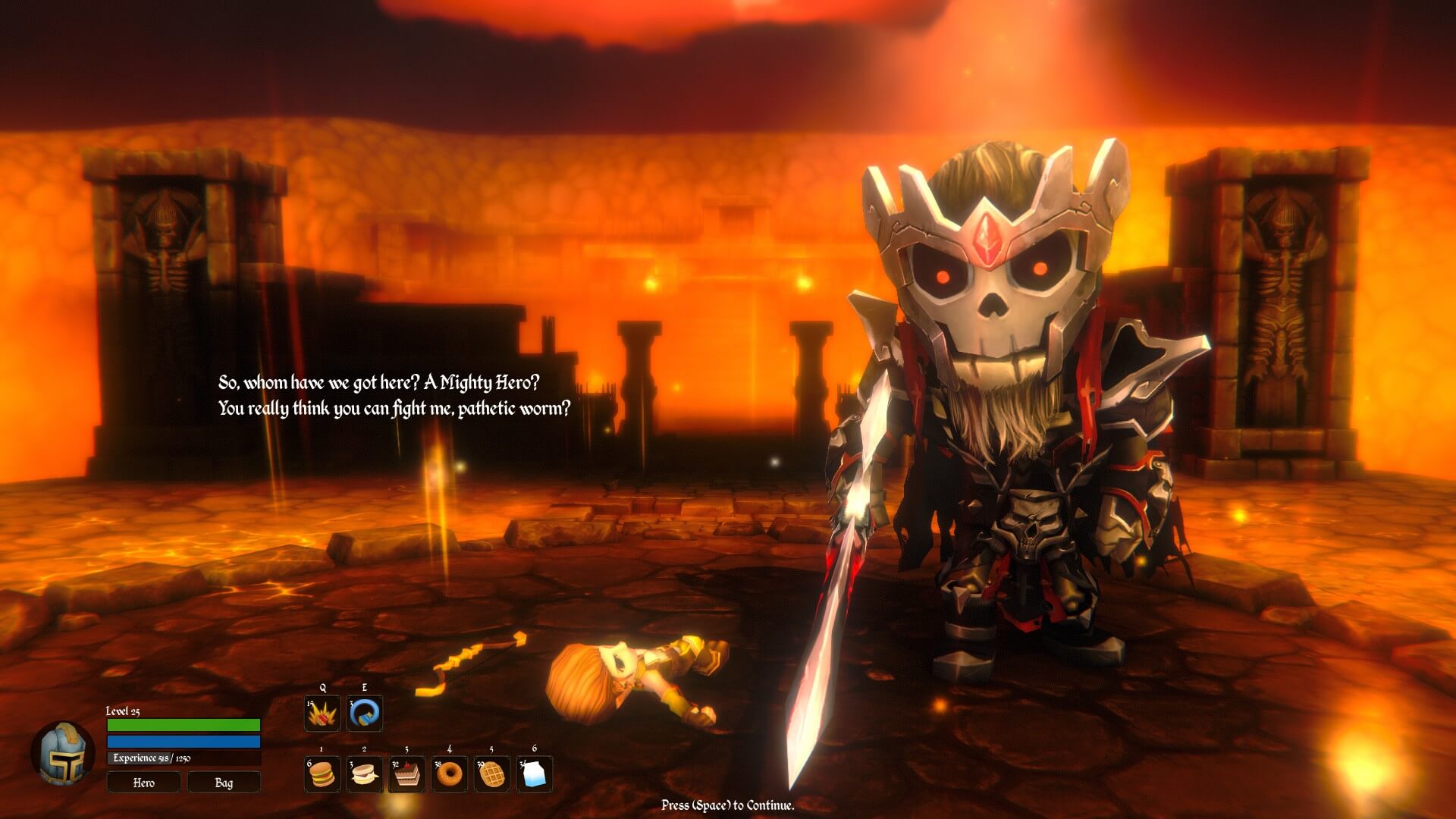
Task: Open the Hero character sheet
Action: [x=144, y=782]
